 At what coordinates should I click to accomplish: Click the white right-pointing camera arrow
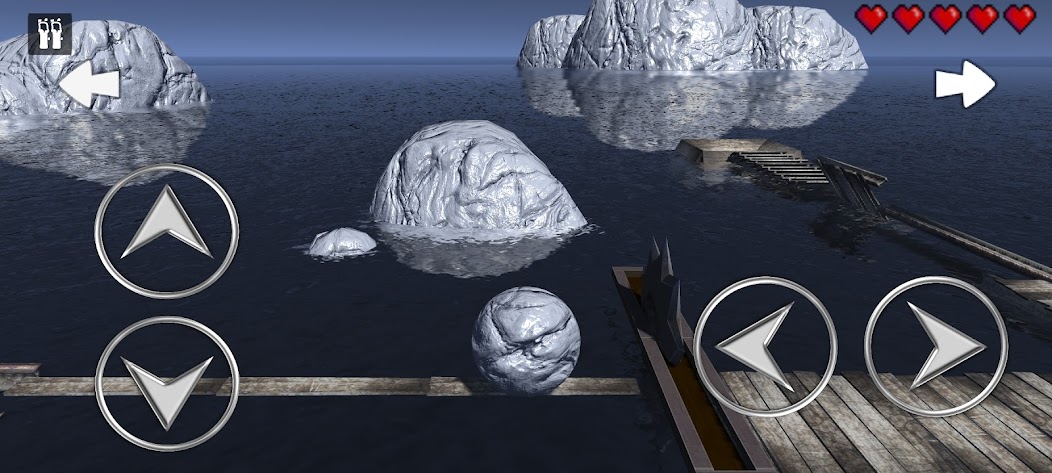(x=965, y=85)
